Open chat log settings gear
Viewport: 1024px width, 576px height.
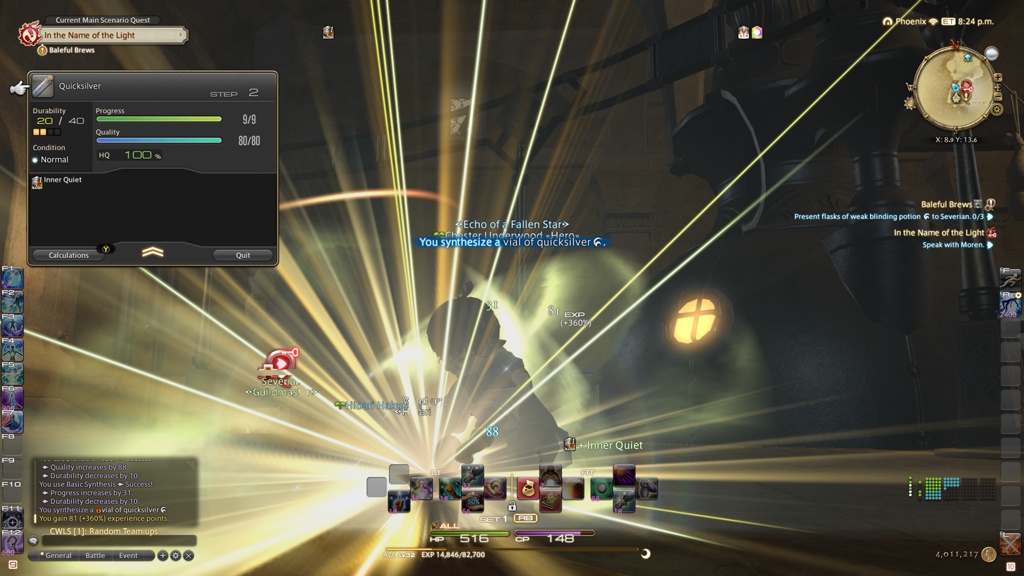click(x=176, y=555)
